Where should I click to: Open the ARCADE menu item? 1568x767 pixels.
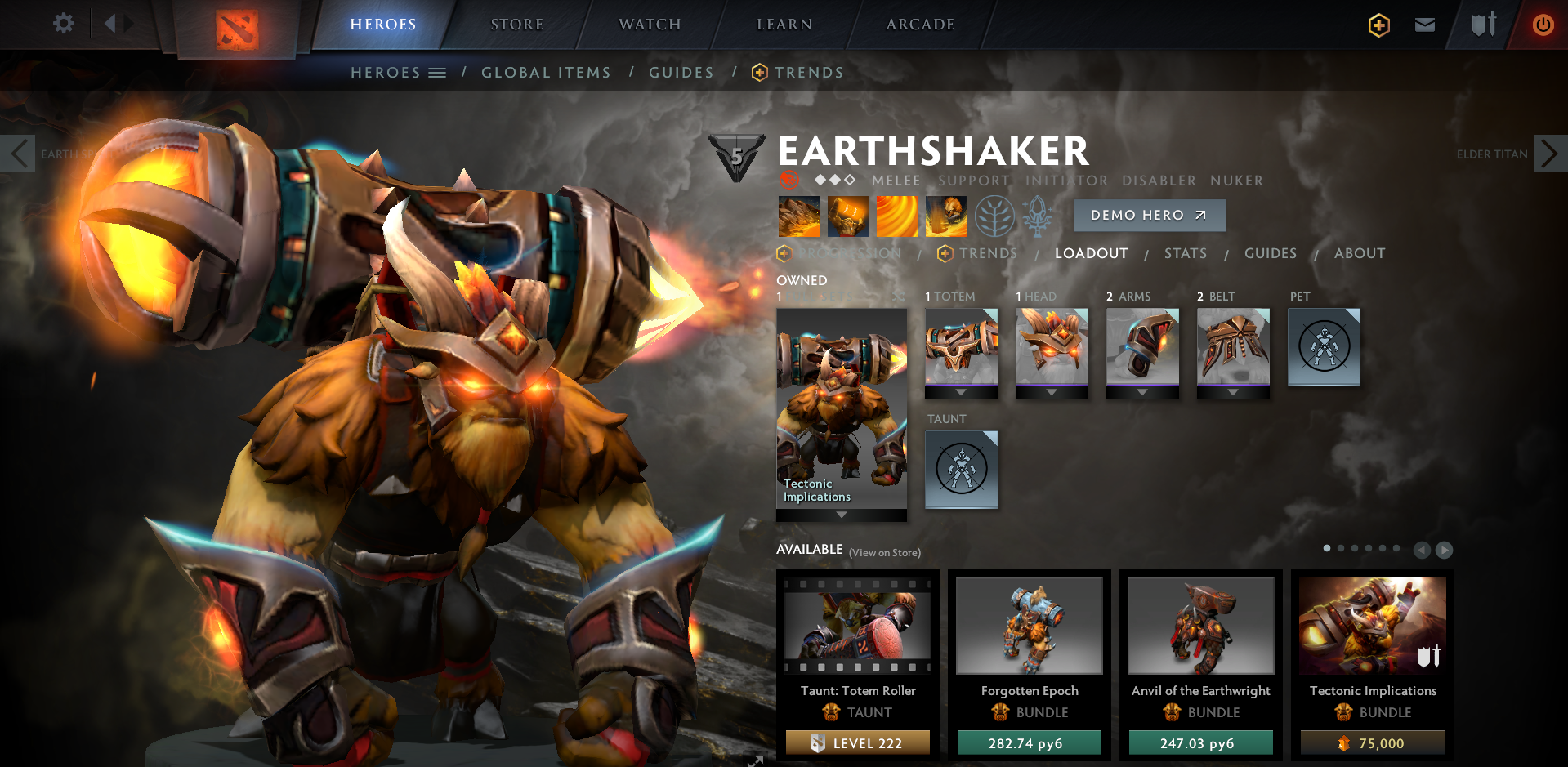[919, 25]
